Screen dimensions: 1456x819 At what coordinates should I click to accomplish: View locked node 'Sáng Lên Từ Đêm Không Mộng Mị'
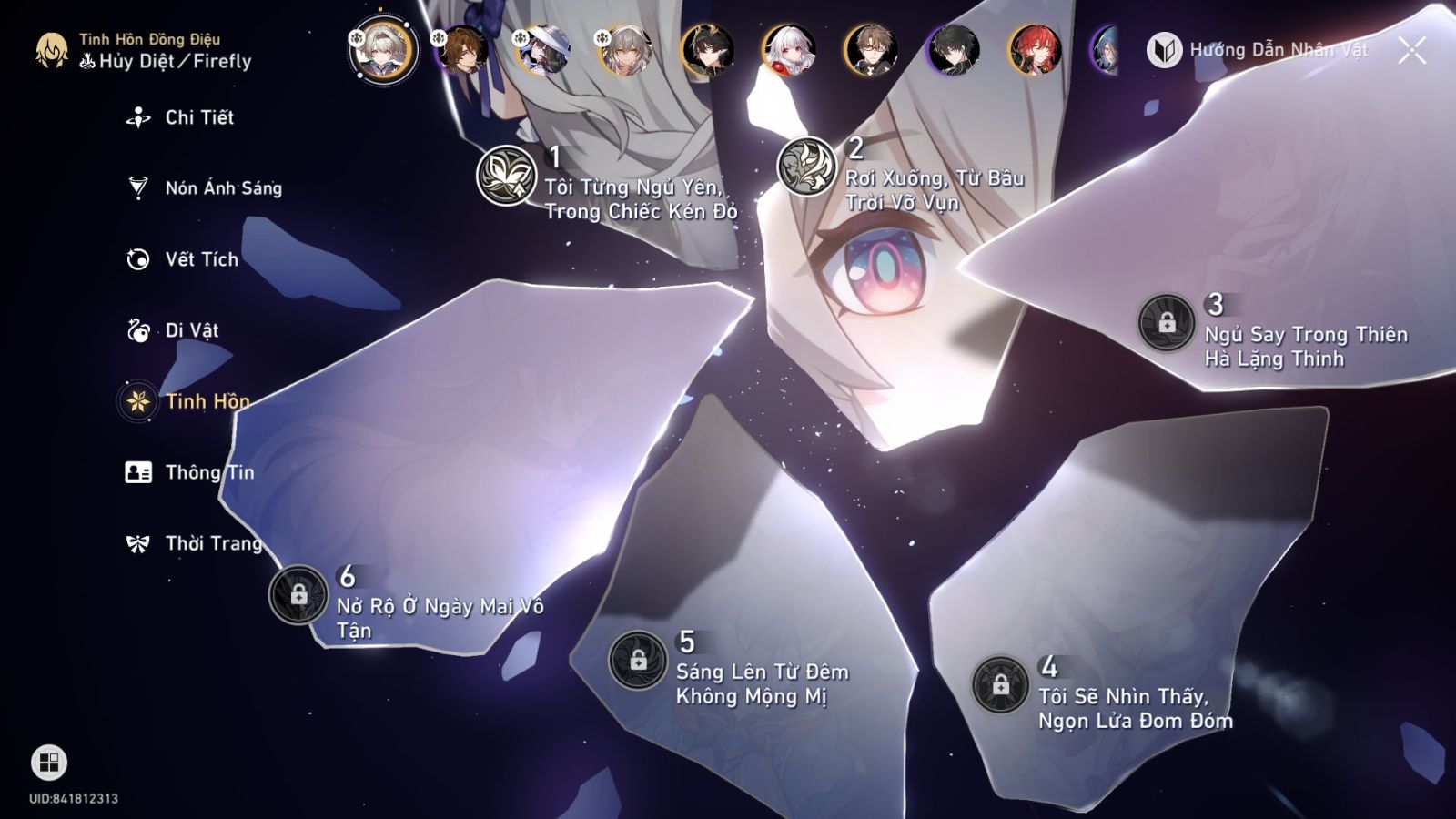point(637,661)
